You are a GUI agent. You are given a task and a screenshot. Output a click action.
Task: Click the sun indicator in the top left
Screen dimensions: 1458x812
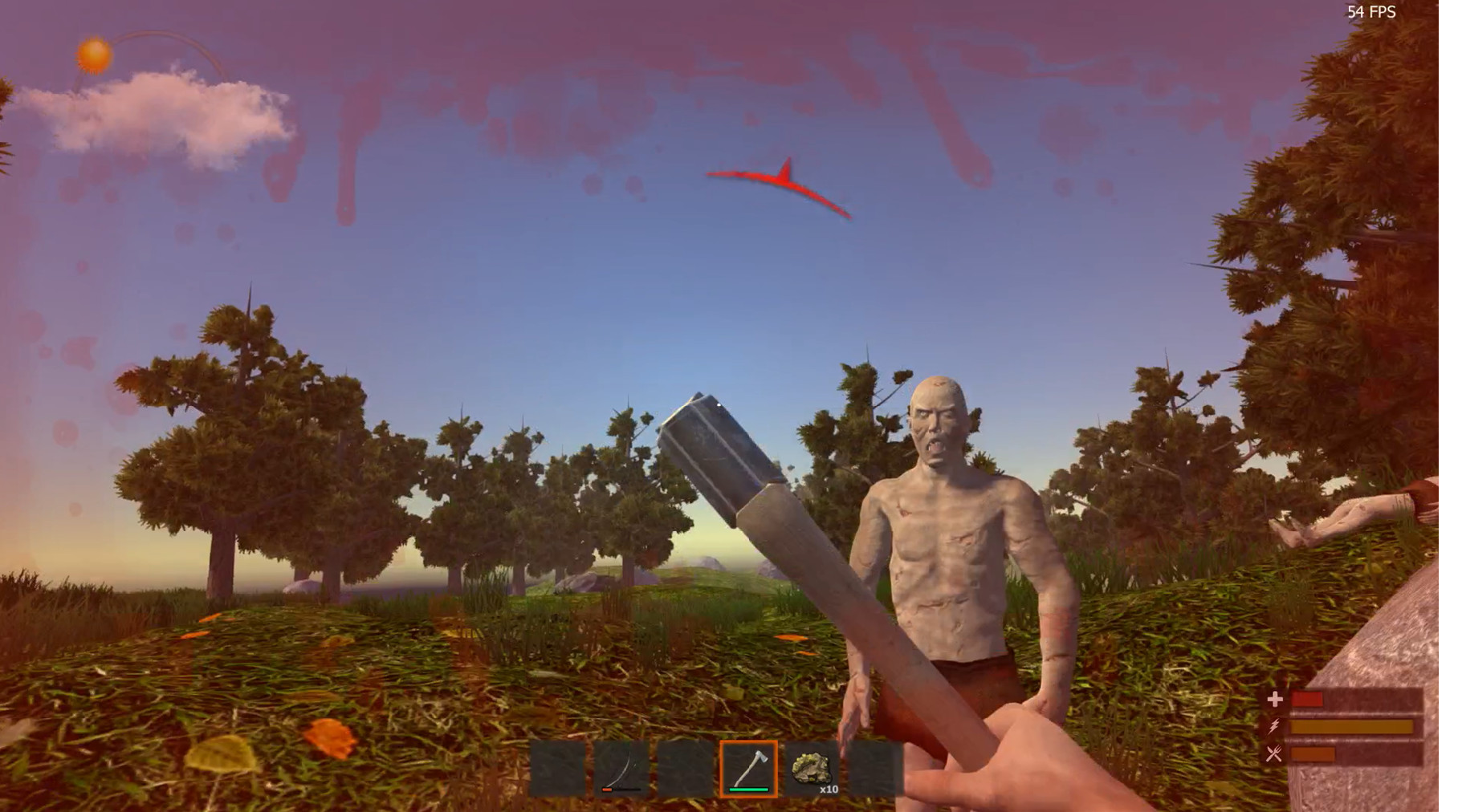(x=92, y=55)
